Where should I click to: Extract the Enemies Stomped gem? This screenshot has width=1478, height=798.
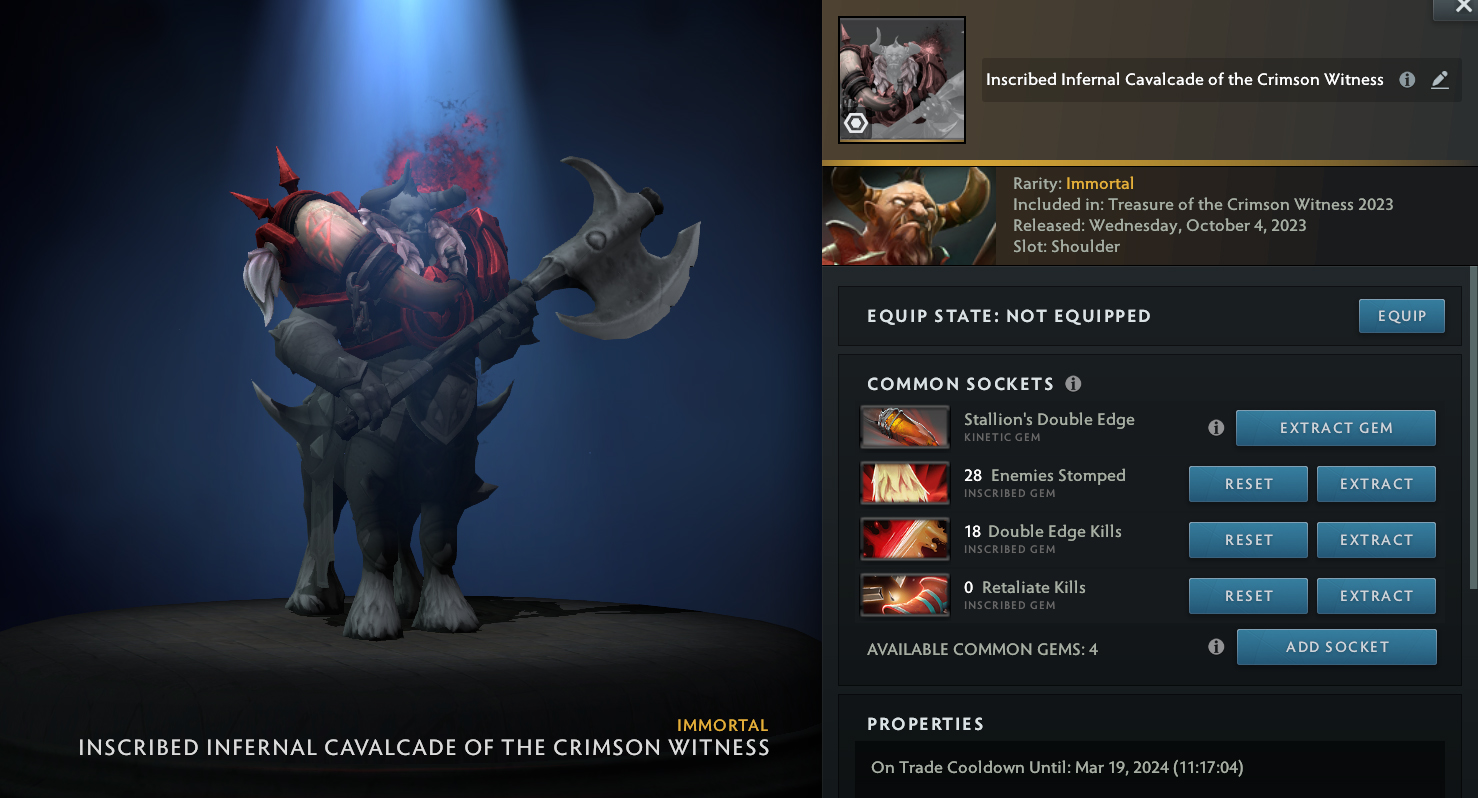(1376, 484)
